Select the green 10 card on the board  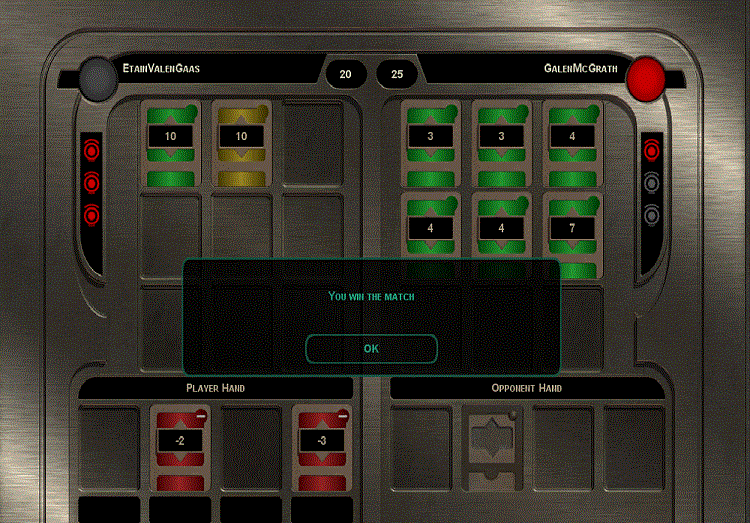click(171, 142)
